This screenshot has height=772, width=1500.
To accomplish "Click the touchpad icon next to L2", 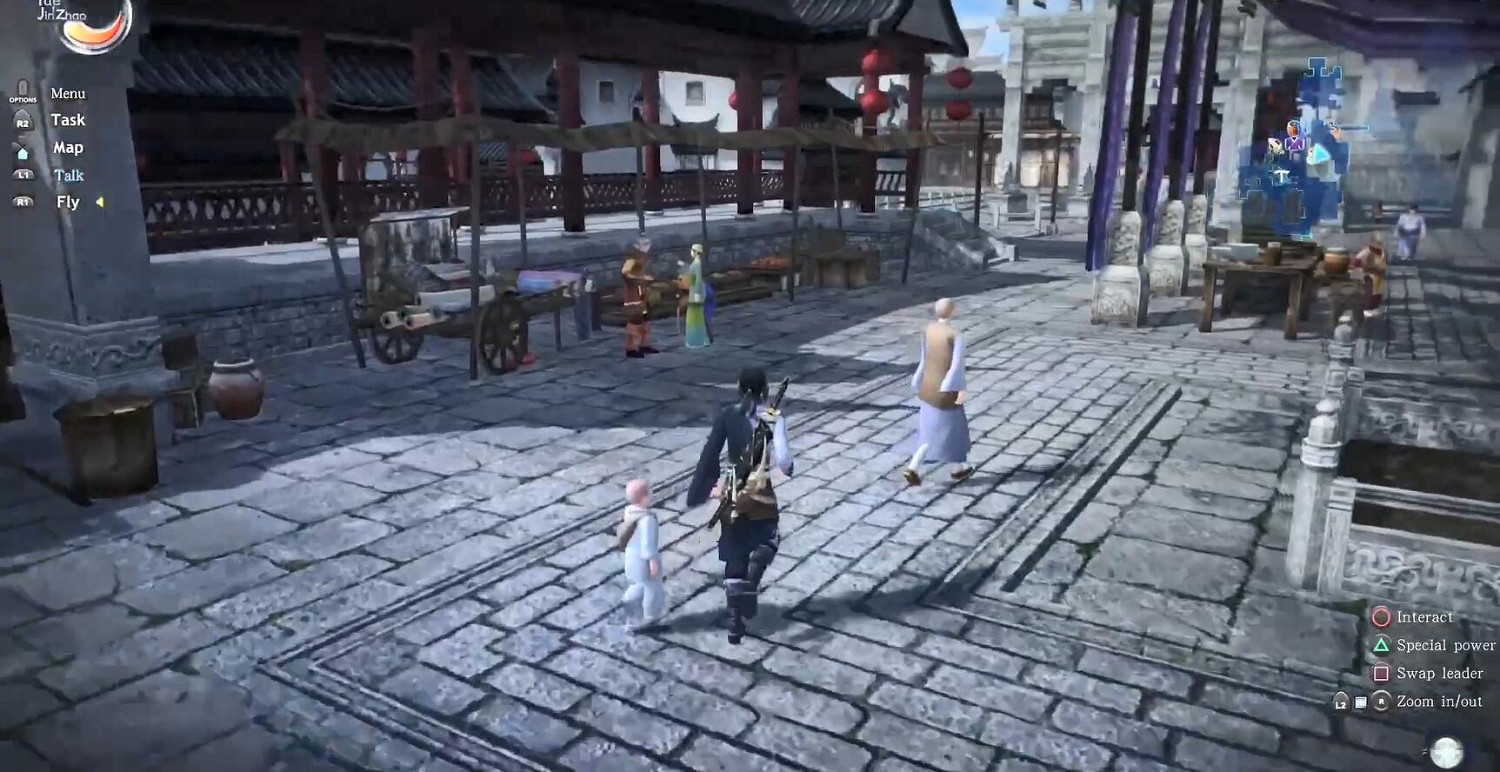I will 1360,700.
